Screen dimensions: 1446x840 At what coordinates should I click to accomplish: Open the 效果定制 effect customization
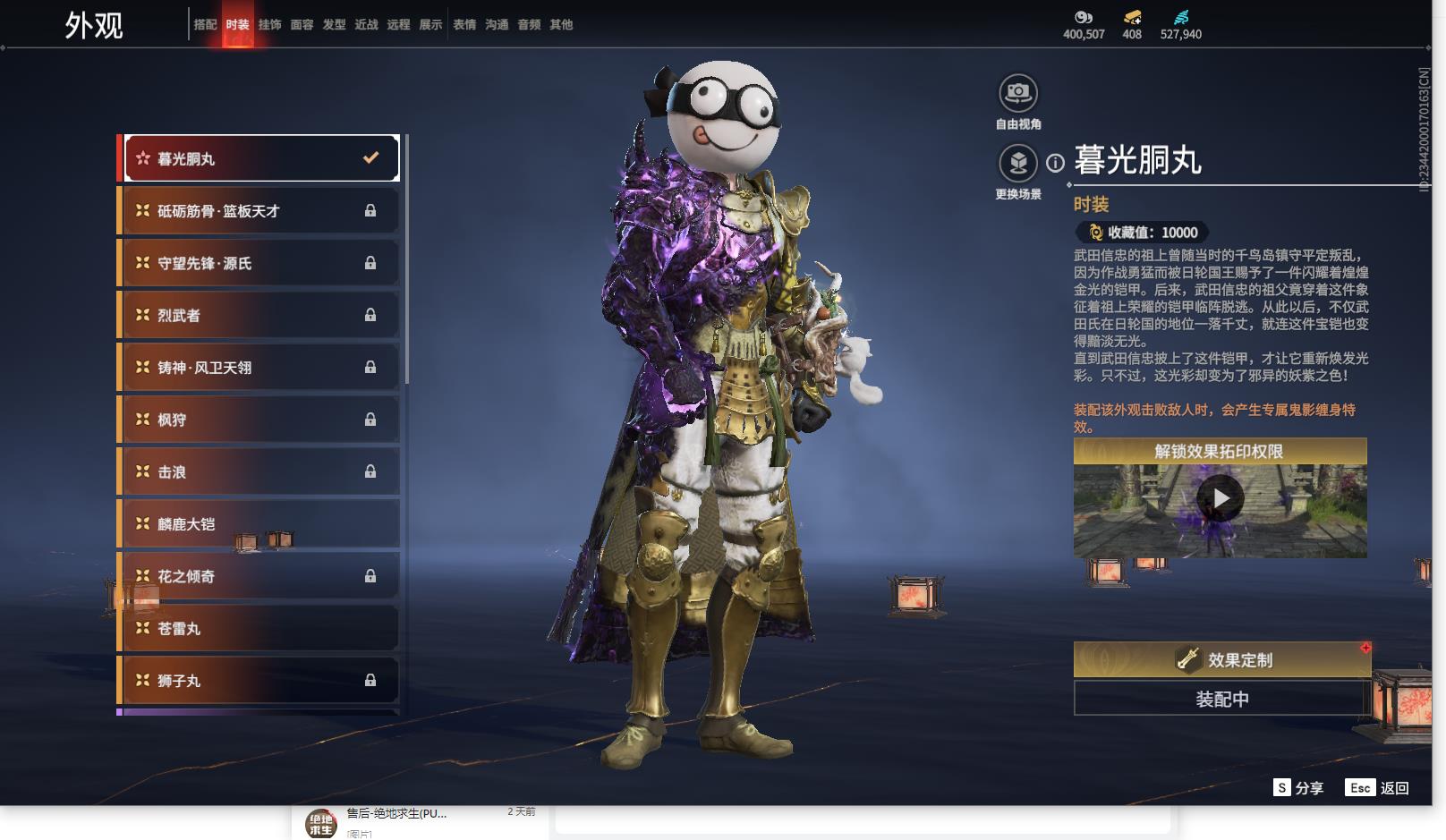tap(1221, 660)
